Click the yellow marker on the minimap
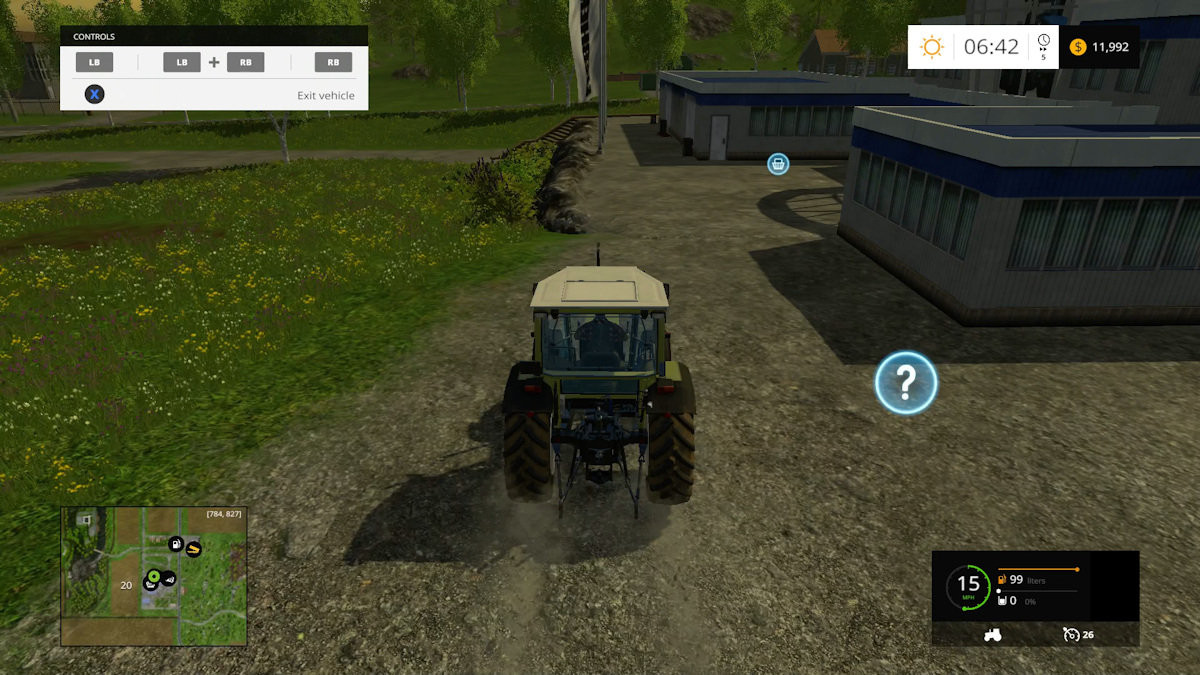This screenshot has height=675, width=1200. coord(193,549)
